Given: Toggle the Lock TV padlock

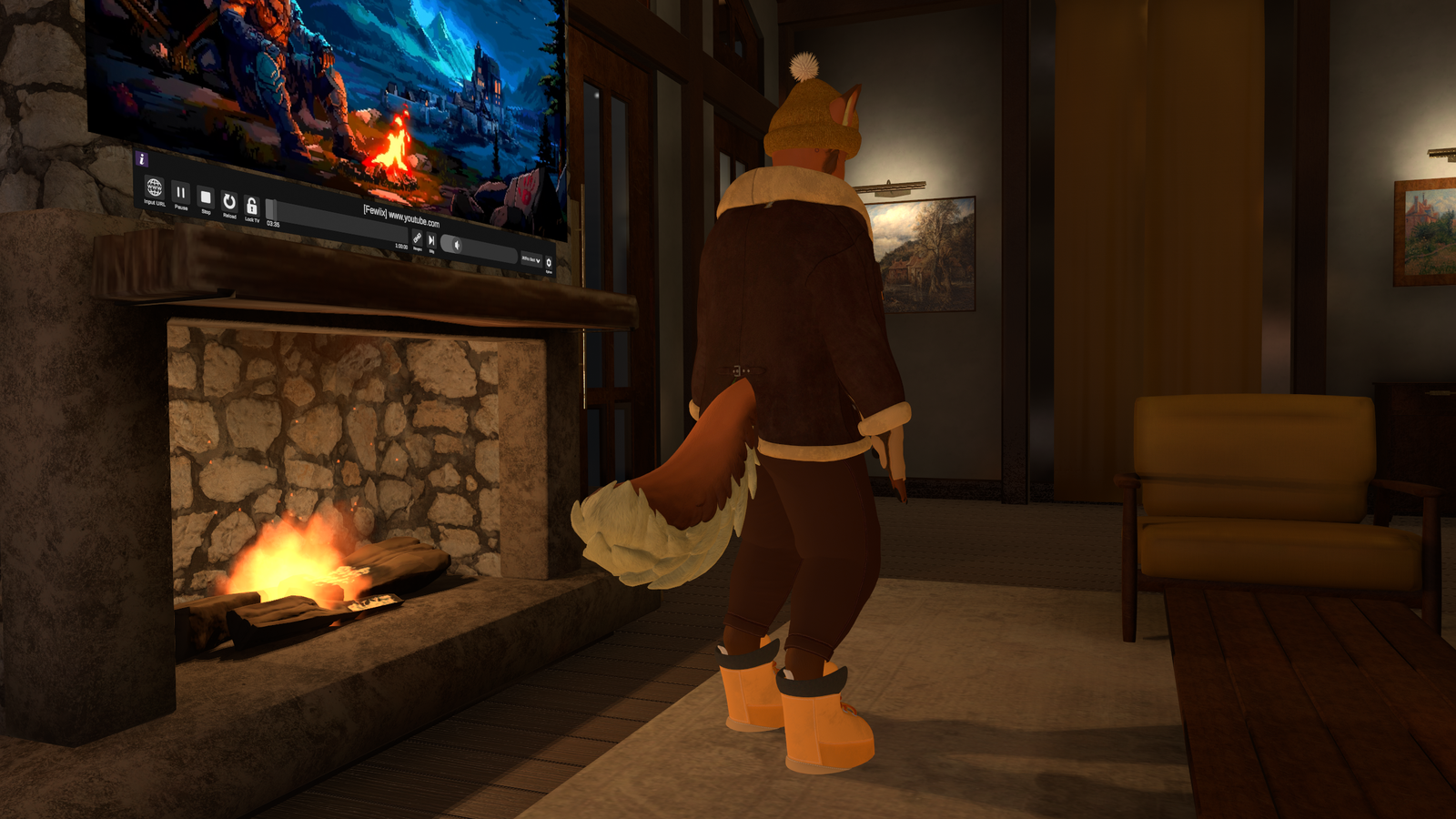Looking at the screenshot, I should click(251, 207).
